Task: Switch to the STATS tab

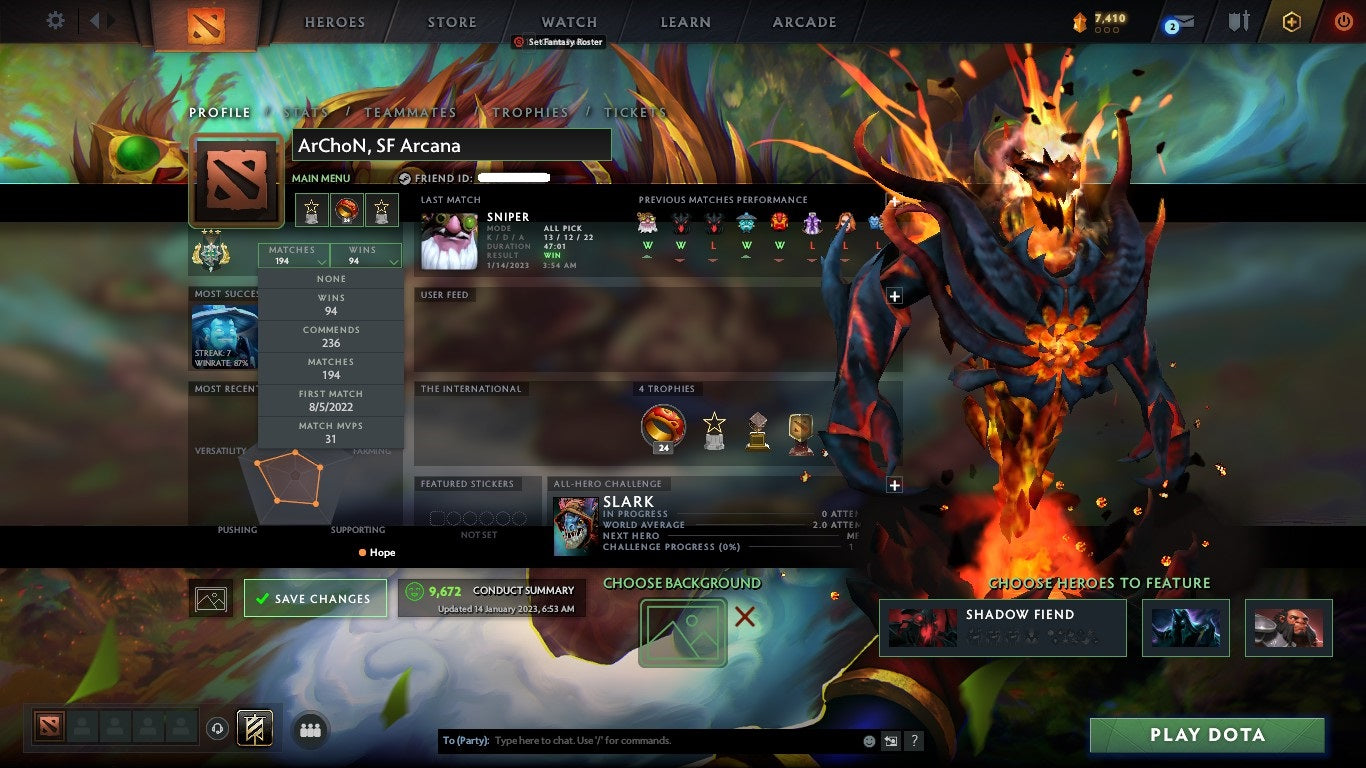Action: click(306, 113)
